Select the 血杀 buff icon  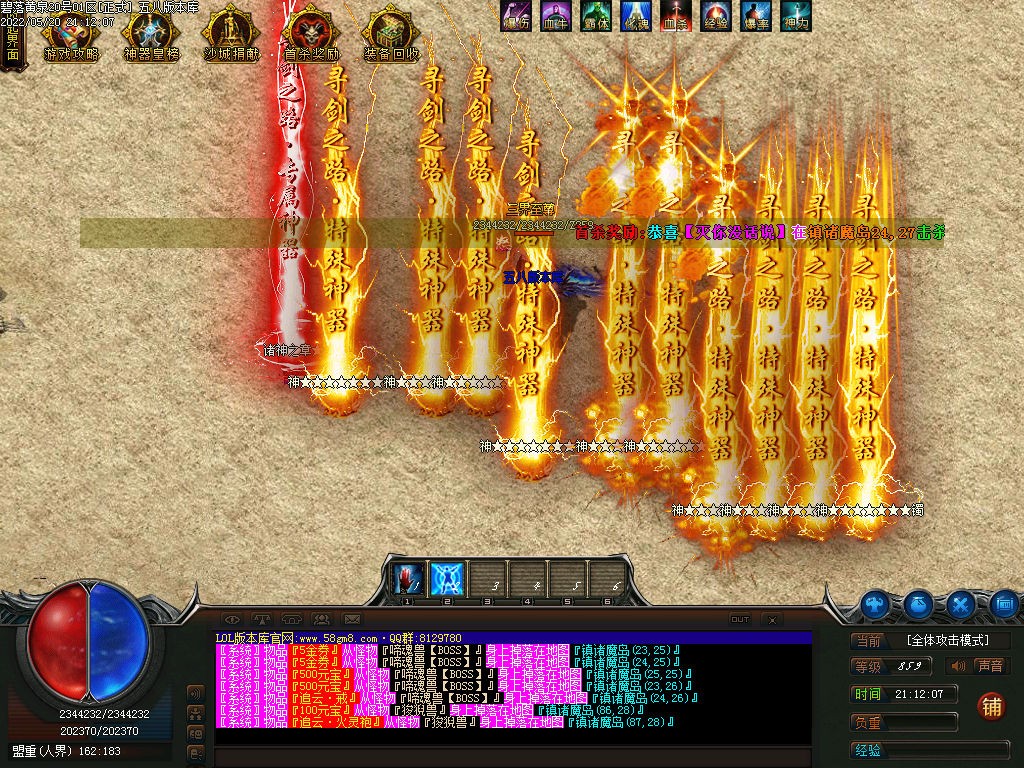click(x=676, y=16)
